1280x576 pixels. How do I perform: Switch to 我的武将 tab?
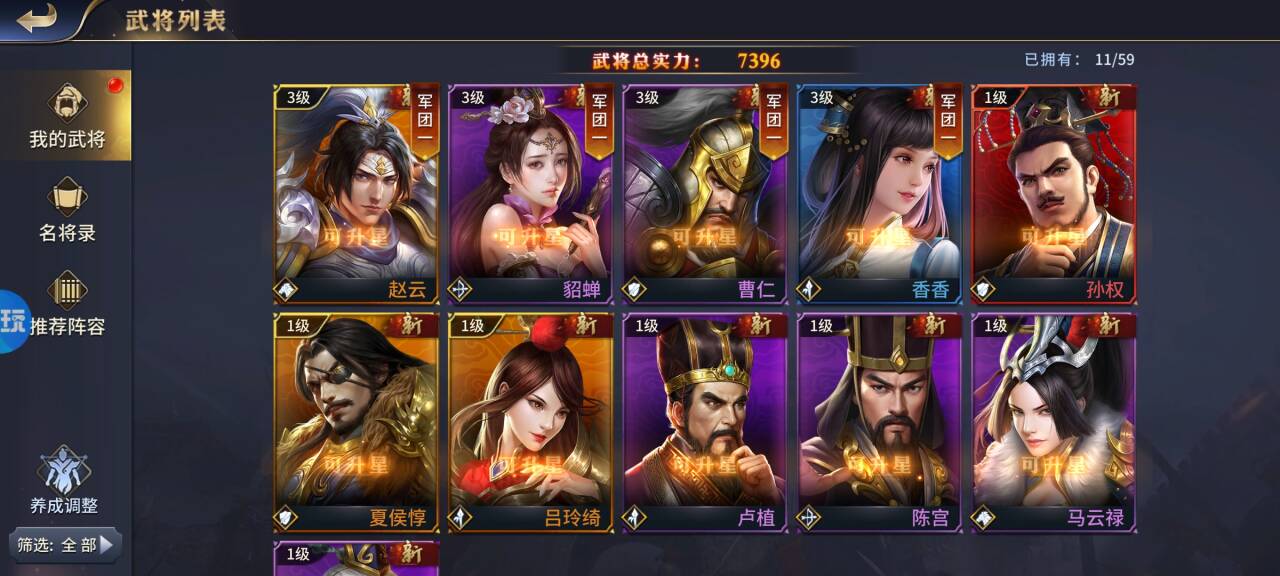pyautogui.click(x=66, y=118)
